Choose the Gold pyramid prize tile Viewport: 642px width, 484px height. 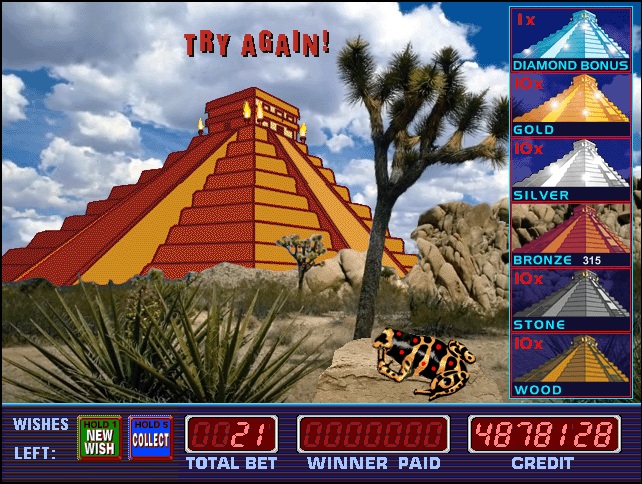(573, 104)
